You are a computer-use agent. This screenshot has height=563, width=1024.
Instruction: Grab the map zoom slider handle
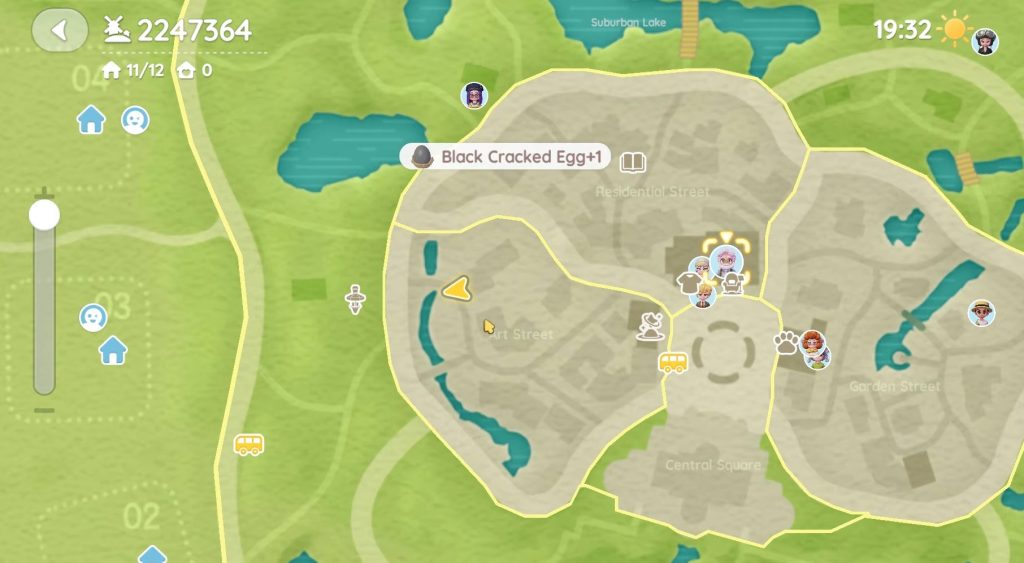(44, 214)
